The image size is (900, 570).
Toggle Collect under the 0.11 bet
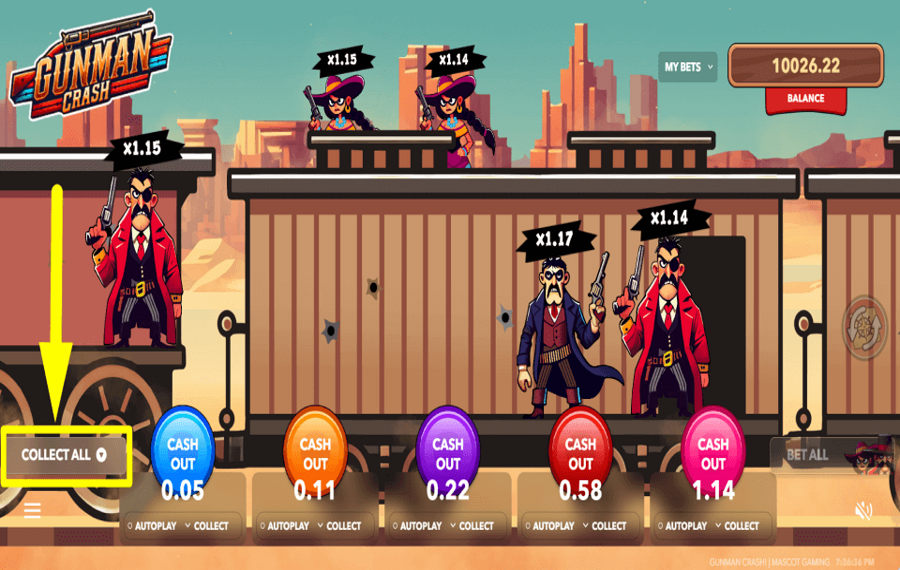(339, 526)
